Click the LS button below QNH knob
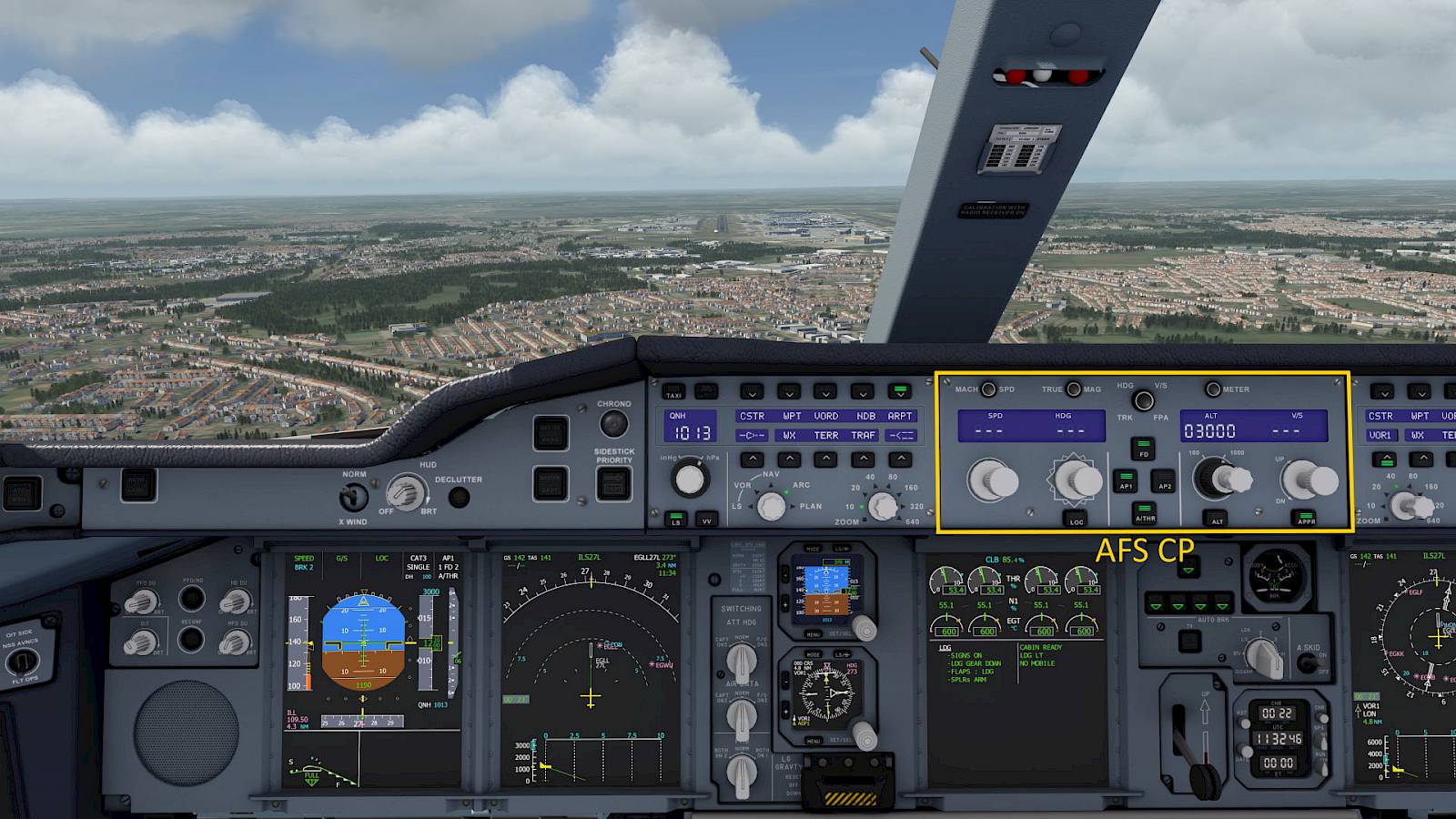 (675, 519)
